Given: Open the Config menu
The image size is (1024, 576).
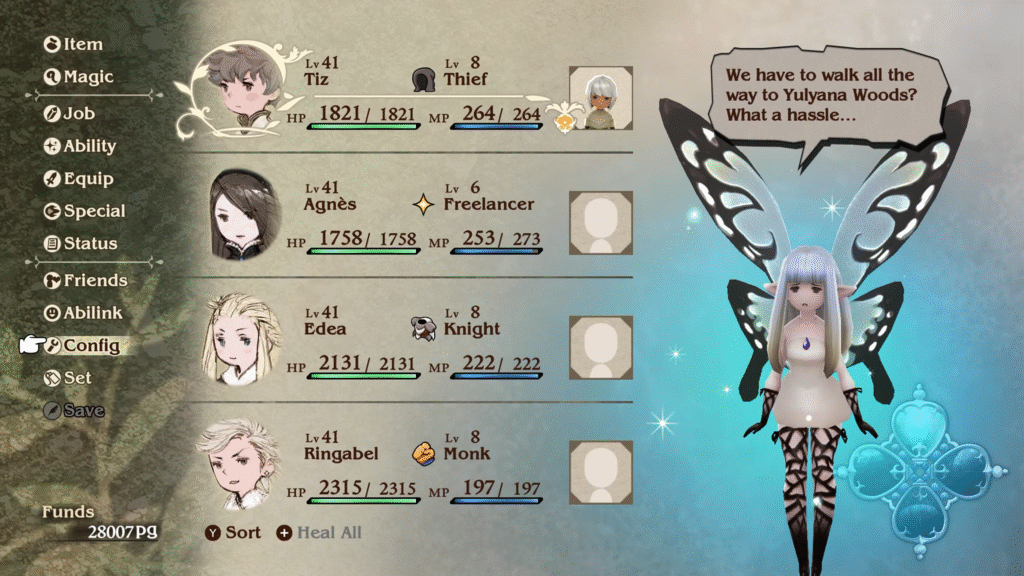Looking at the screenshot, I should [x=82, y=346].
